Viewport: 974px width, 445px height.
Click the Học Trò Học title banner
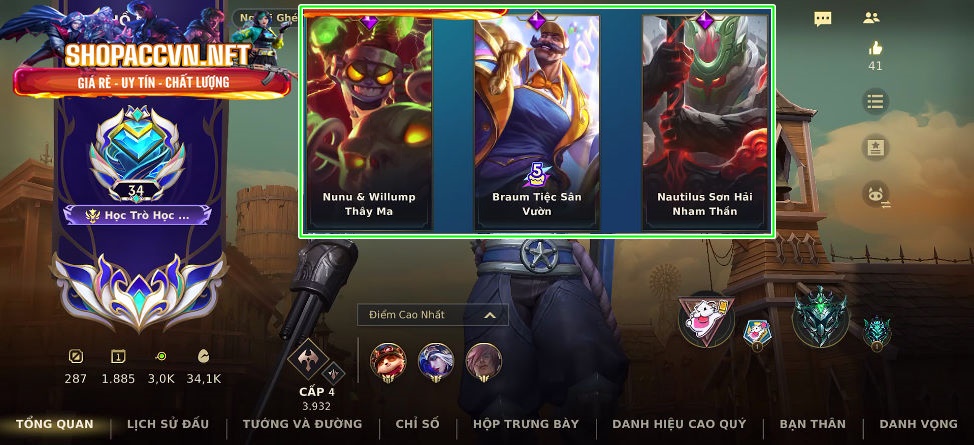pos(137,214)
